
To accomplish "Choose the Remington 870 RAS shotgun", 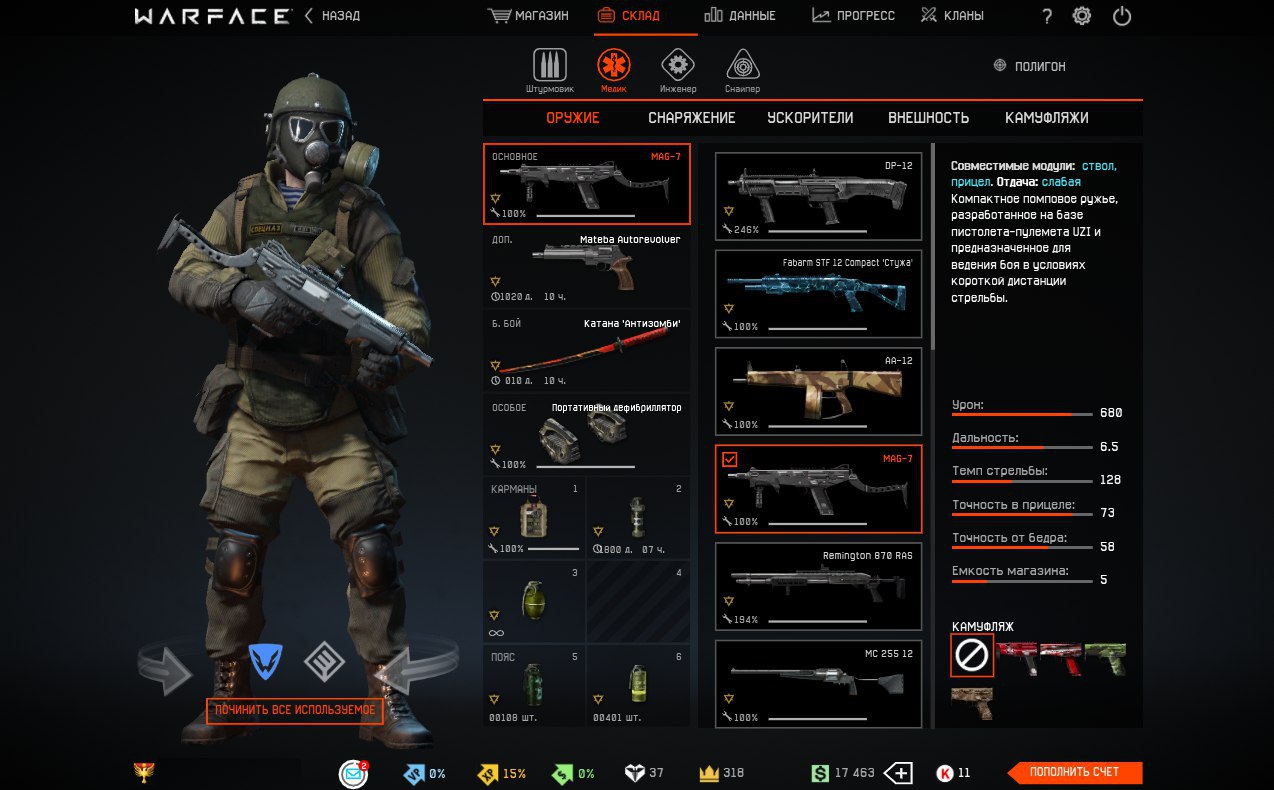I will 818,586.
